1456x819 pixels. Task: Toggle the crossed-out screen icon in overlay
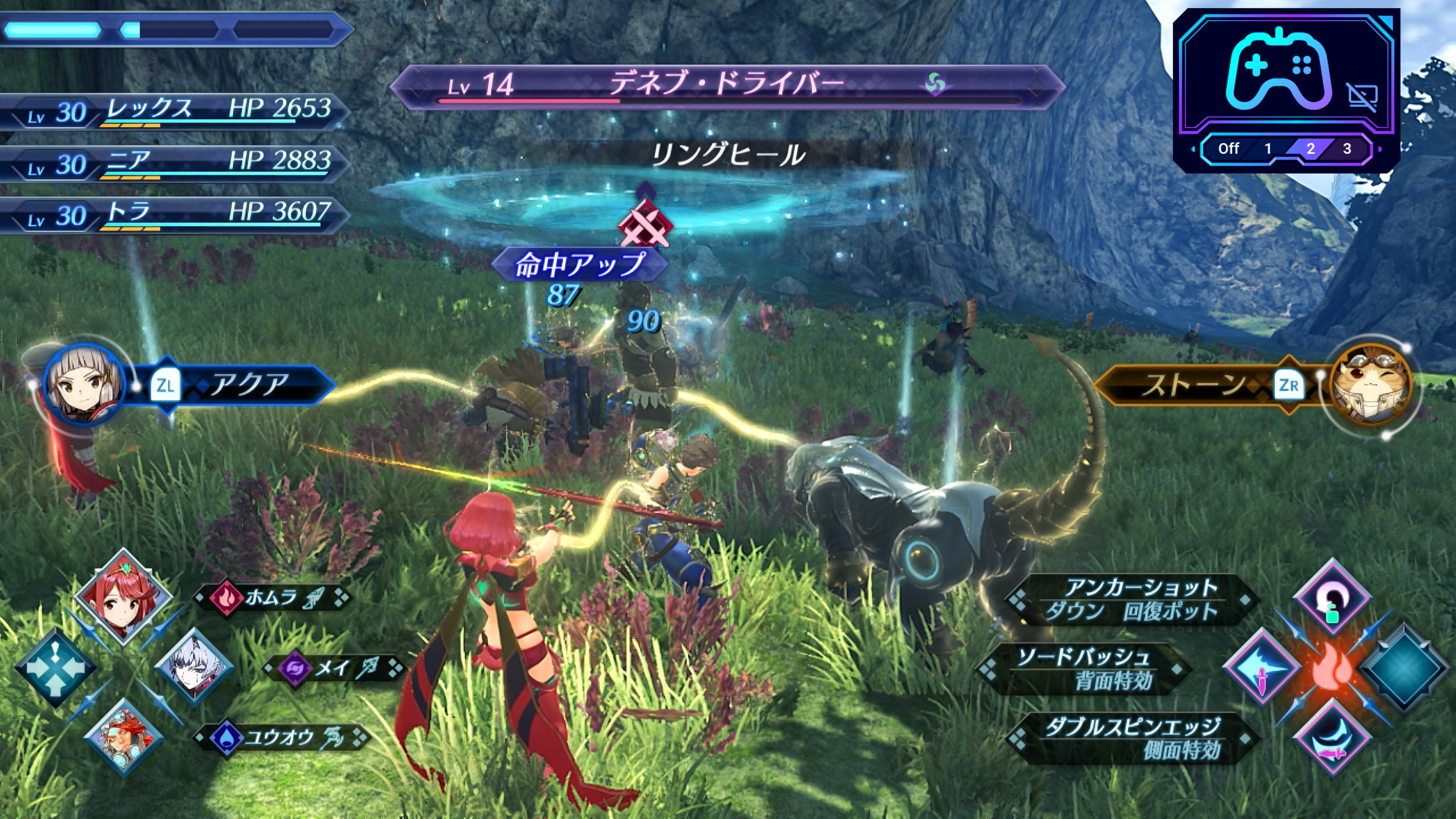click(x=1362, y=97)
